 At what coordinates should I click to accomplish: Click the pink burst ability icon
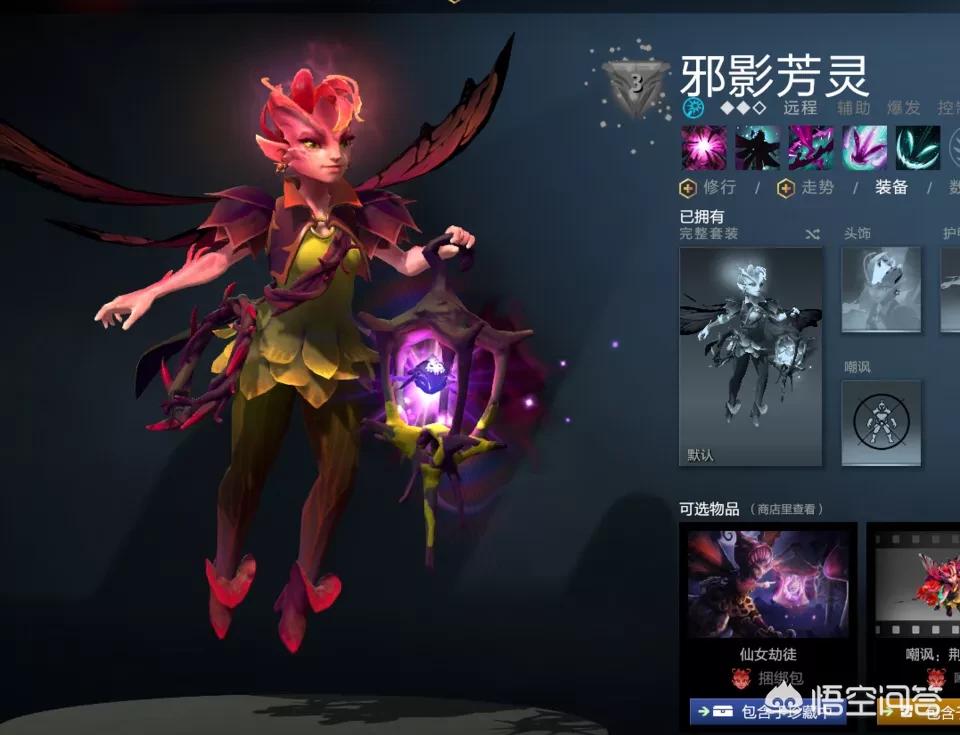pyautogui.click(x=704, y=148)
